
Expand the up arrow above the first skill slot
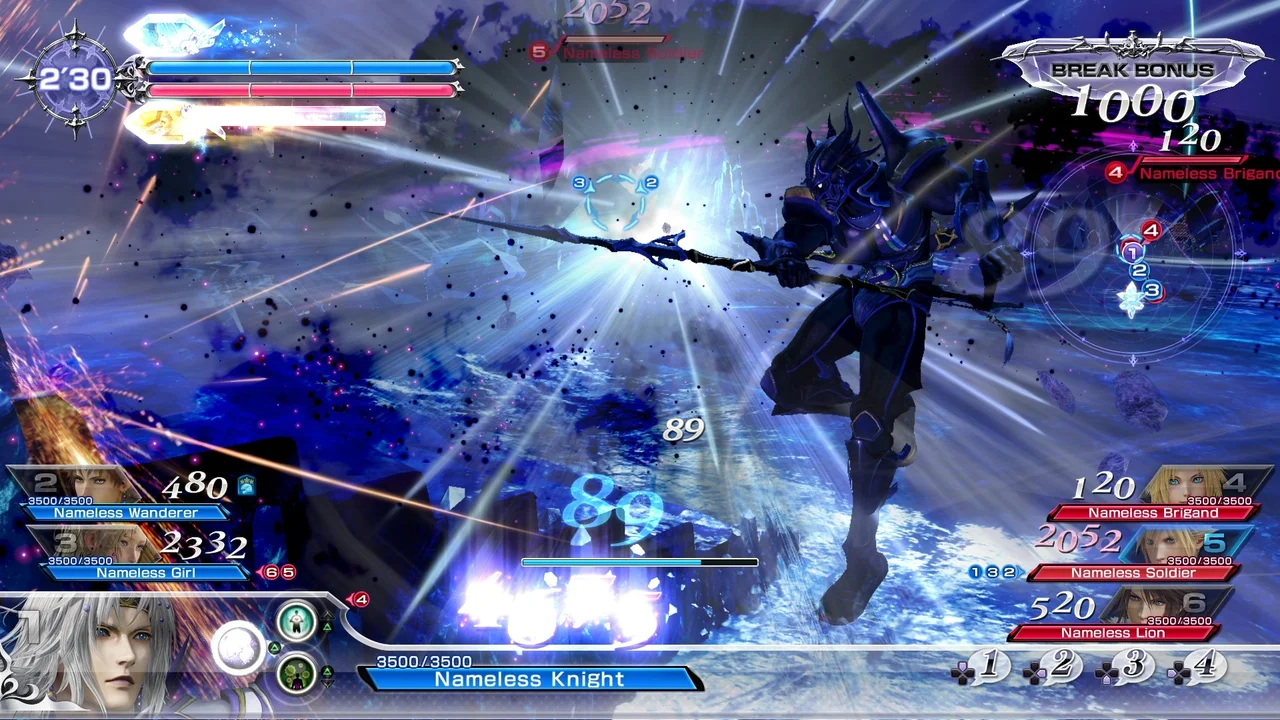point(327,615)
